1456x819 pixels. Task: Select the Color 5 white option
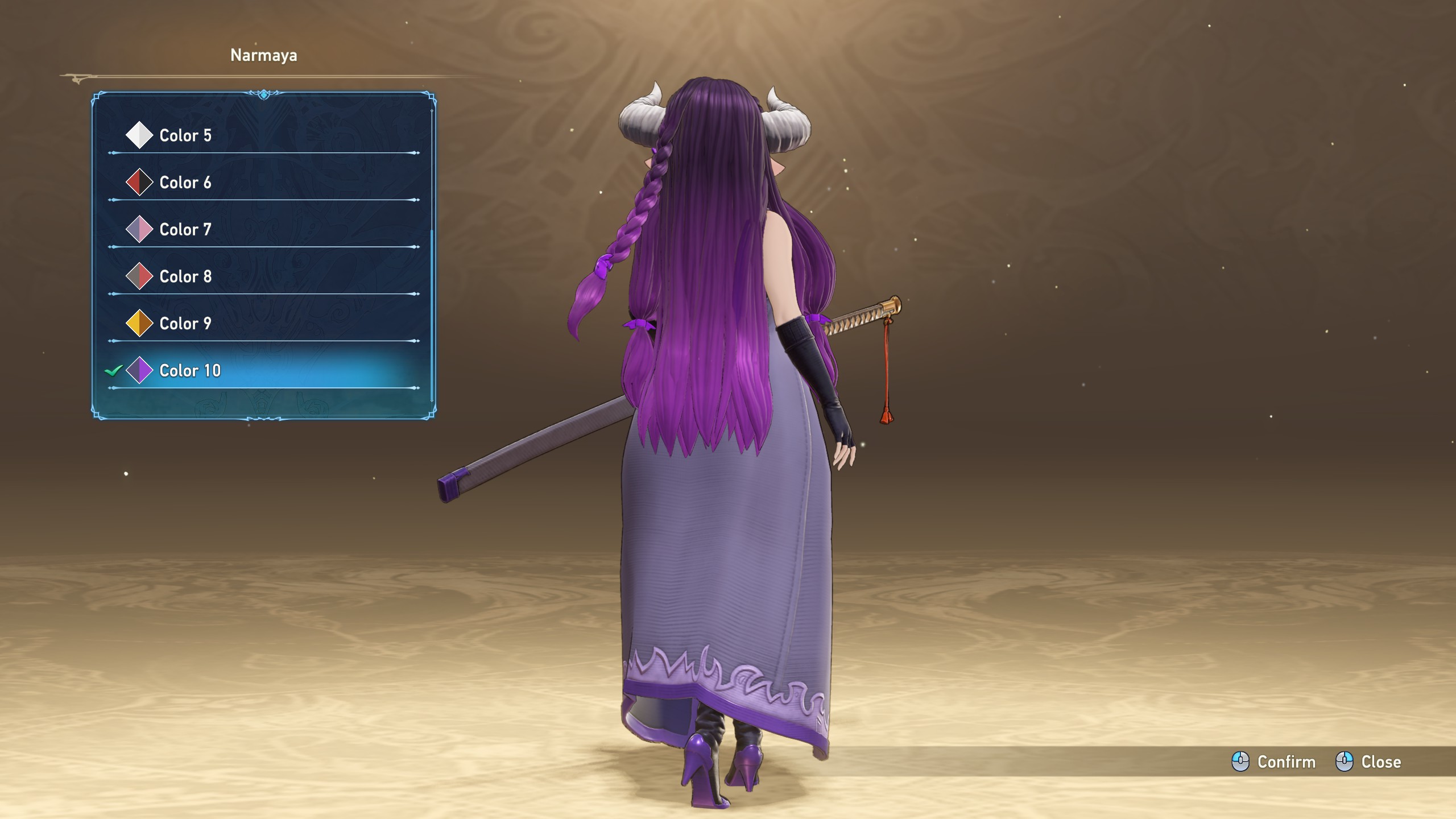pos(185,135)
